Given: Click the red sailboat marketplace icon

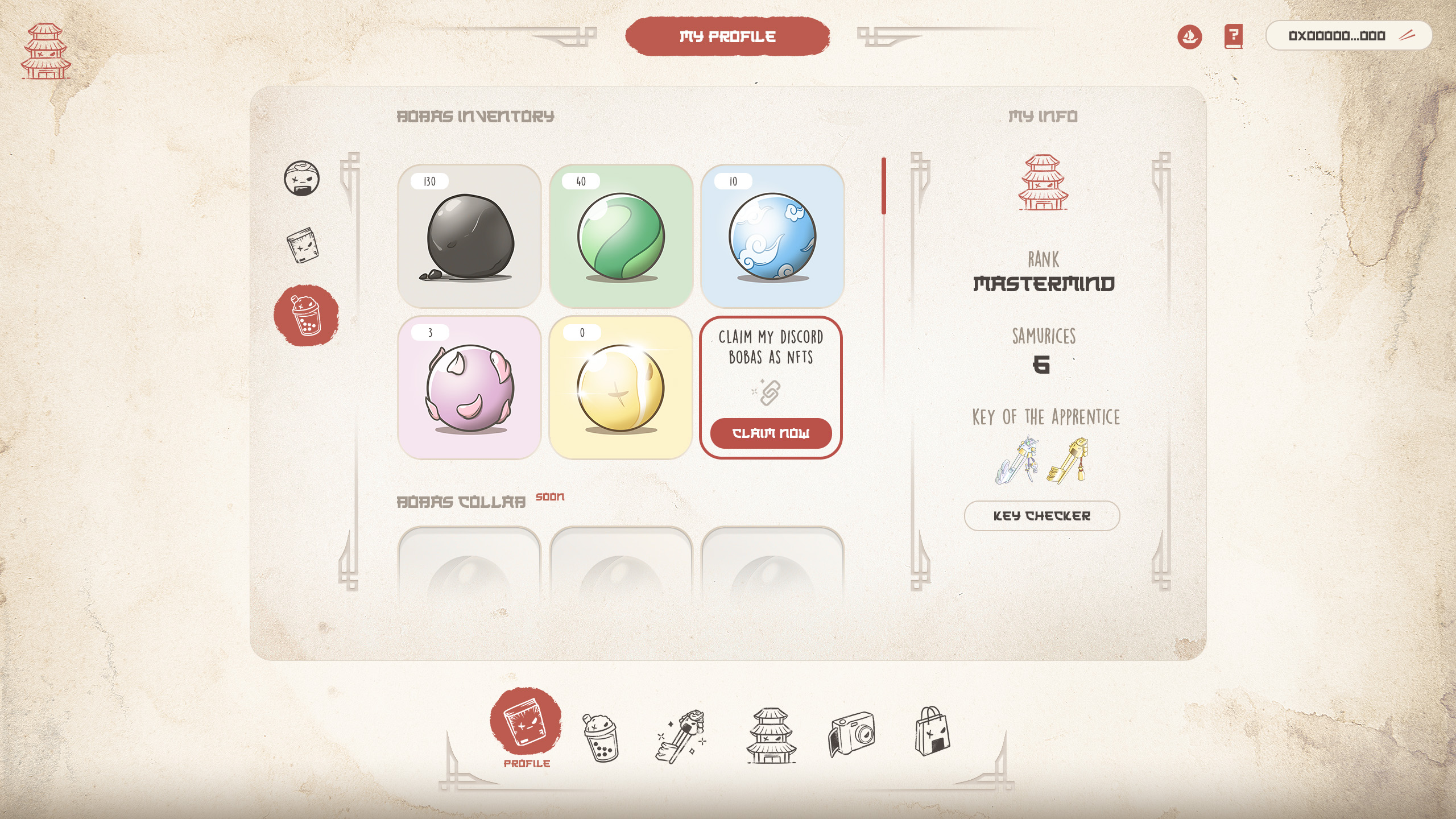Looking at the screenshot, I should (x=1189, y=37).
